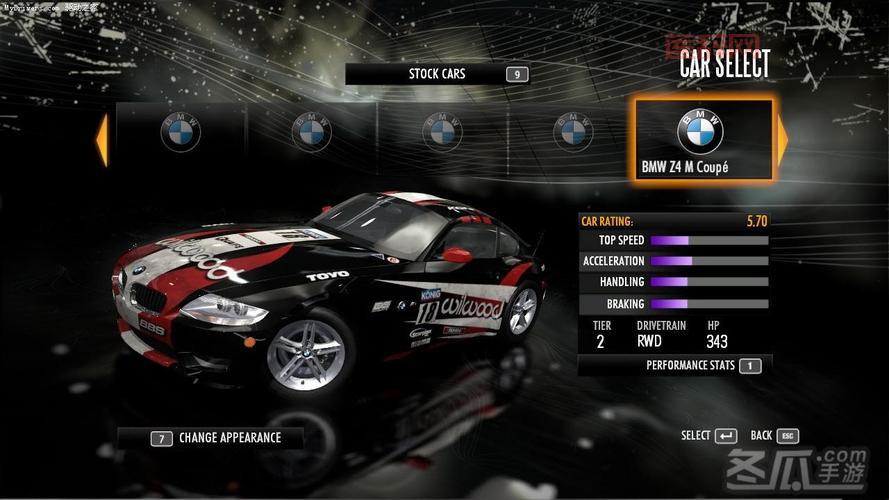Go back using the Back button
Screen dimensions: 889x500
(x=774, y=436)
